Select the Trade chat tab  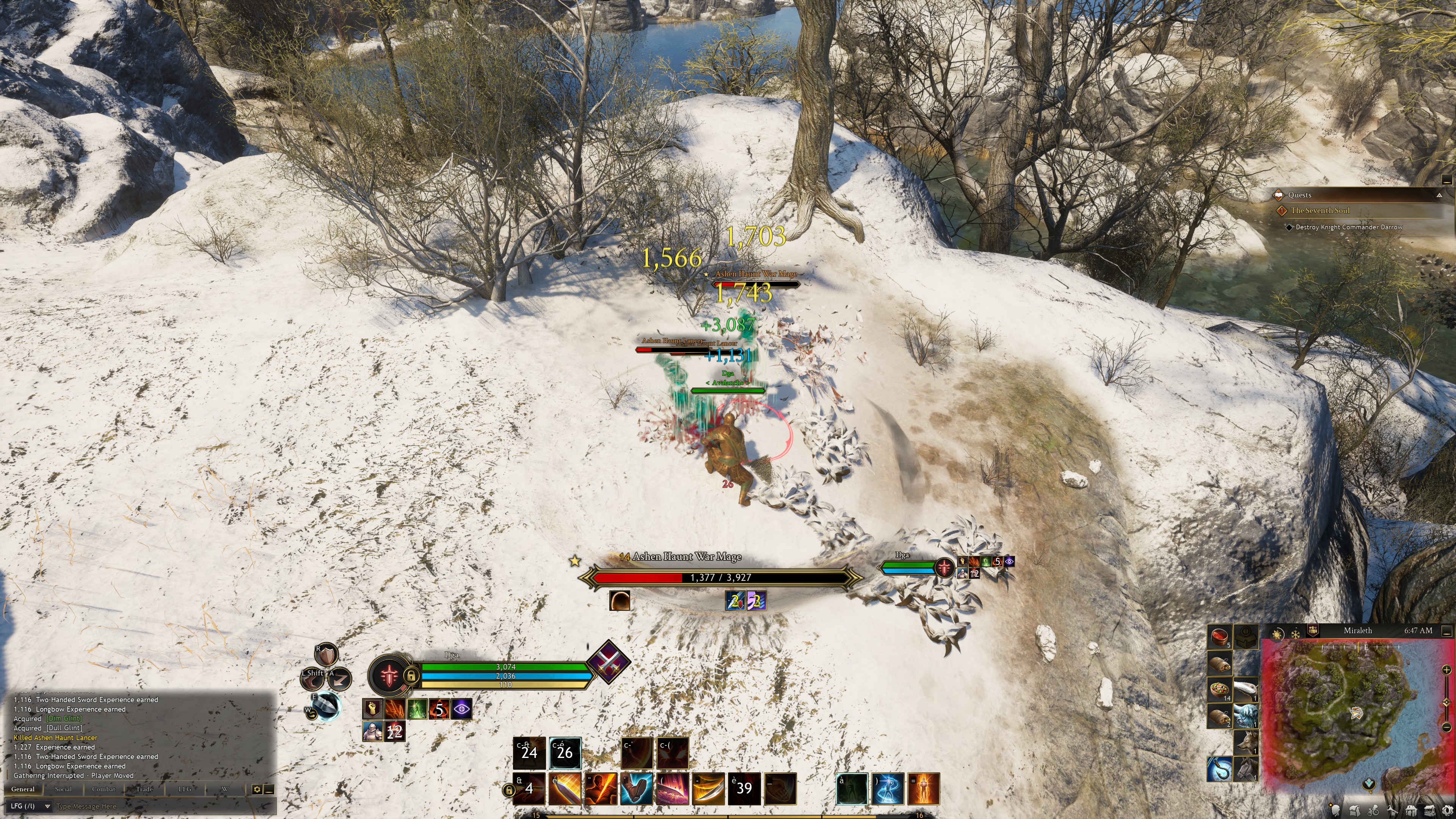pos(144,789)
